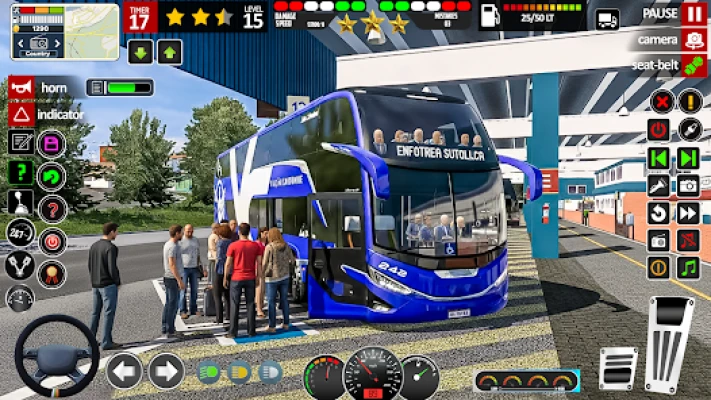Switch the camera view
This screenshot has width=711, height=400.
[693, 40]
